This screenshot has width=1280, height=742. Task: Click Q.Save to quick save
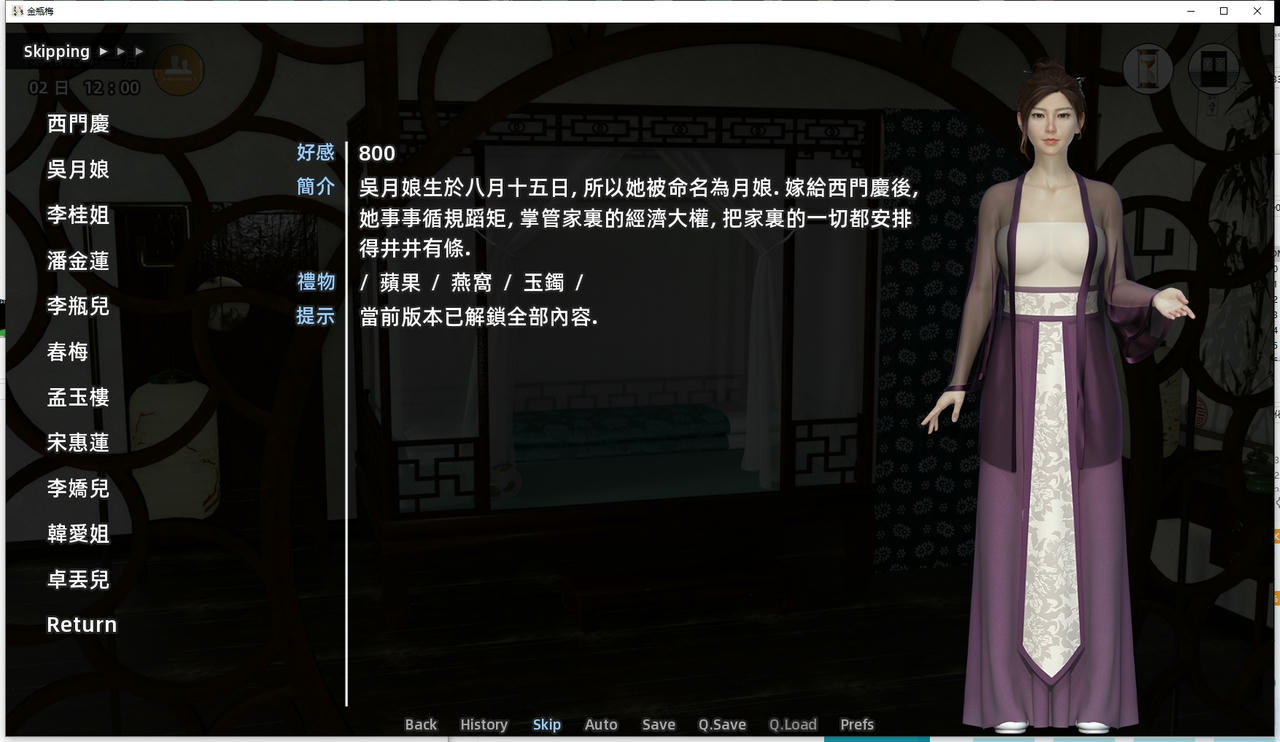[x=722, y=724]
